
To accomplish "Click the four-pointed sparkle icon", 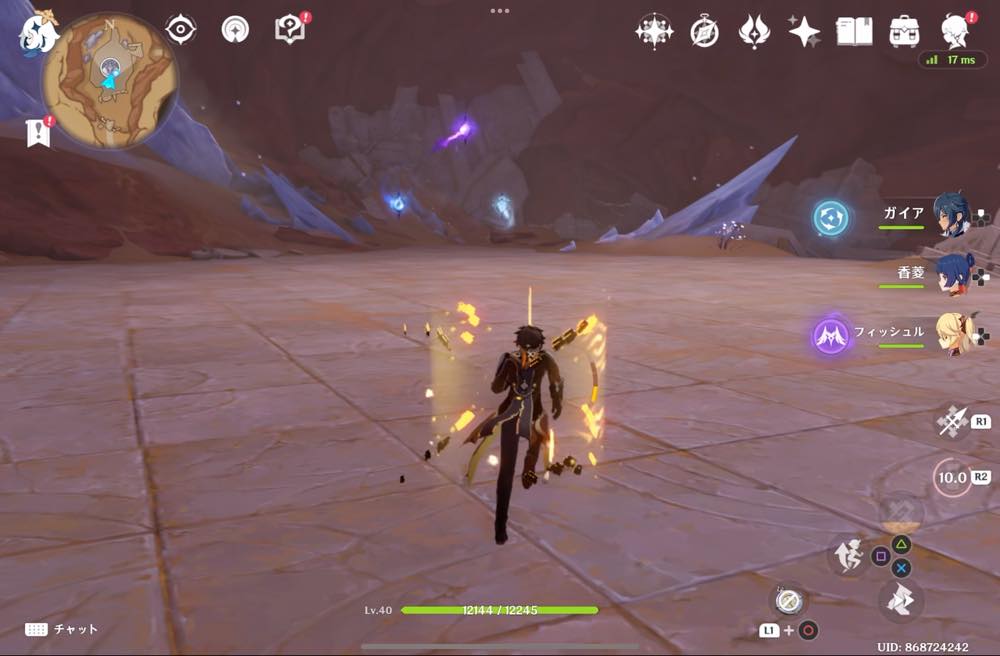I will click(804, 31).
